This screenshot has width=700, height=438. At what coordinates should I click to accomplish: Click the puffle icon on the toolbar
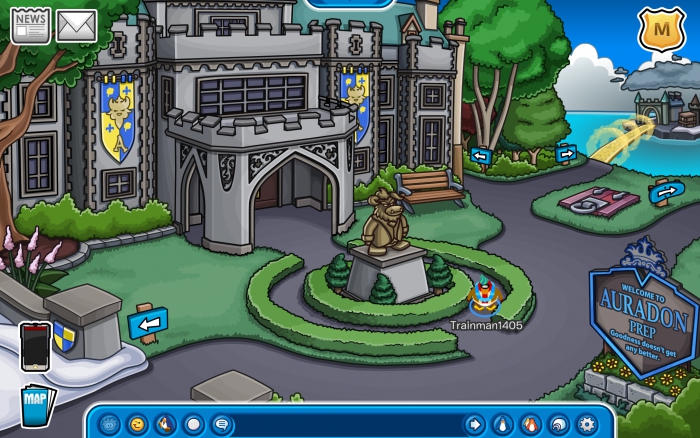109,424
